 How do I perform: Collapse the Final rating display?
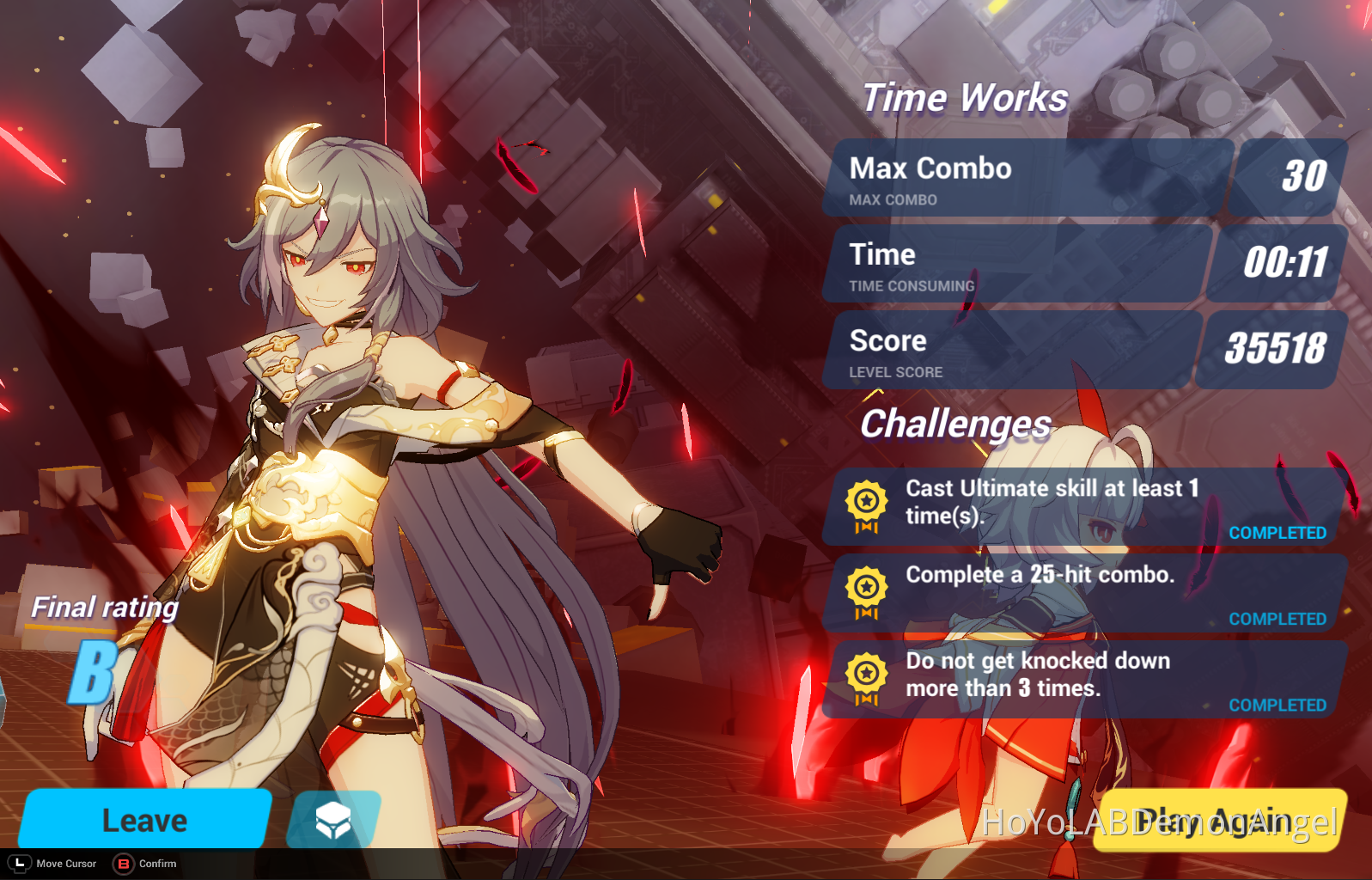tap(103, 607)
